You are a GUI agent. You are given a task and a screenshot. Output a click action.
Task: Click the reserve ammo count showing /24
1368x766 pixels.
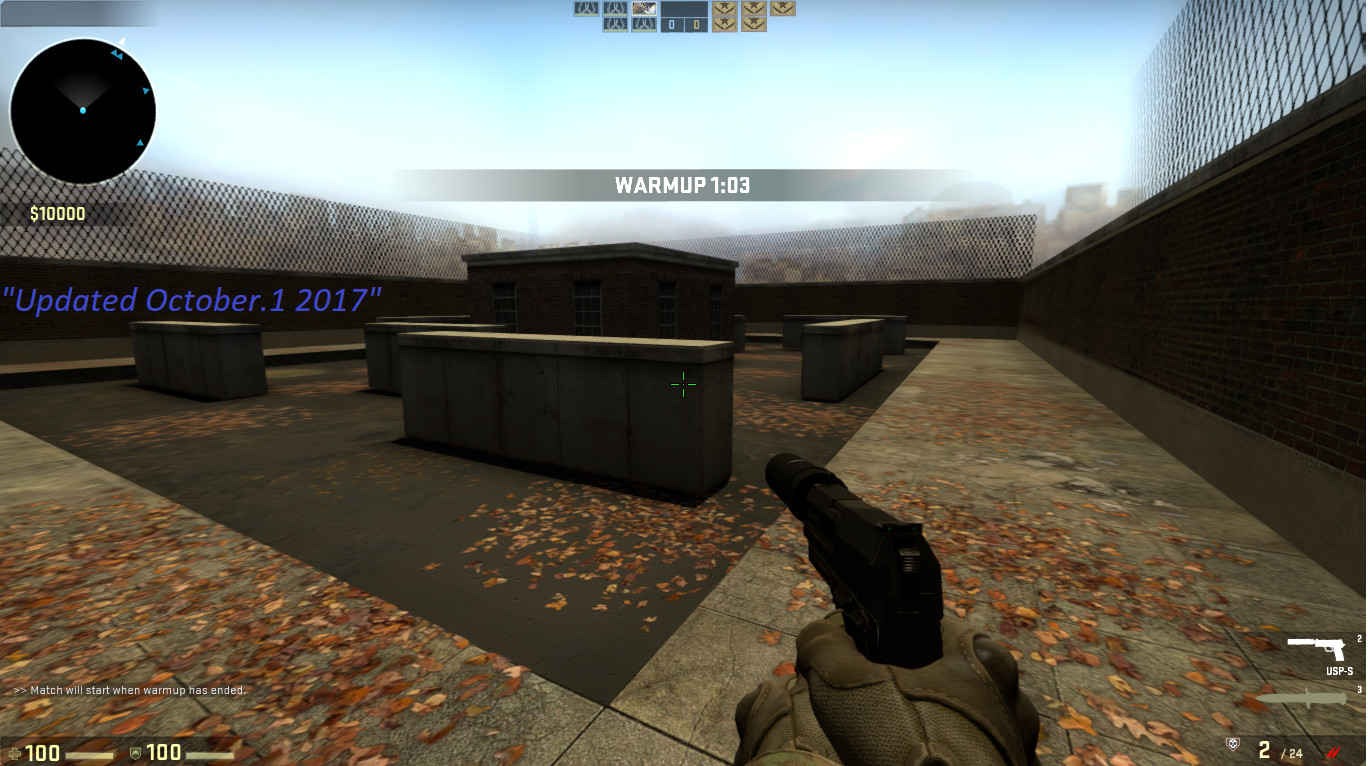tap(1291, 753)
